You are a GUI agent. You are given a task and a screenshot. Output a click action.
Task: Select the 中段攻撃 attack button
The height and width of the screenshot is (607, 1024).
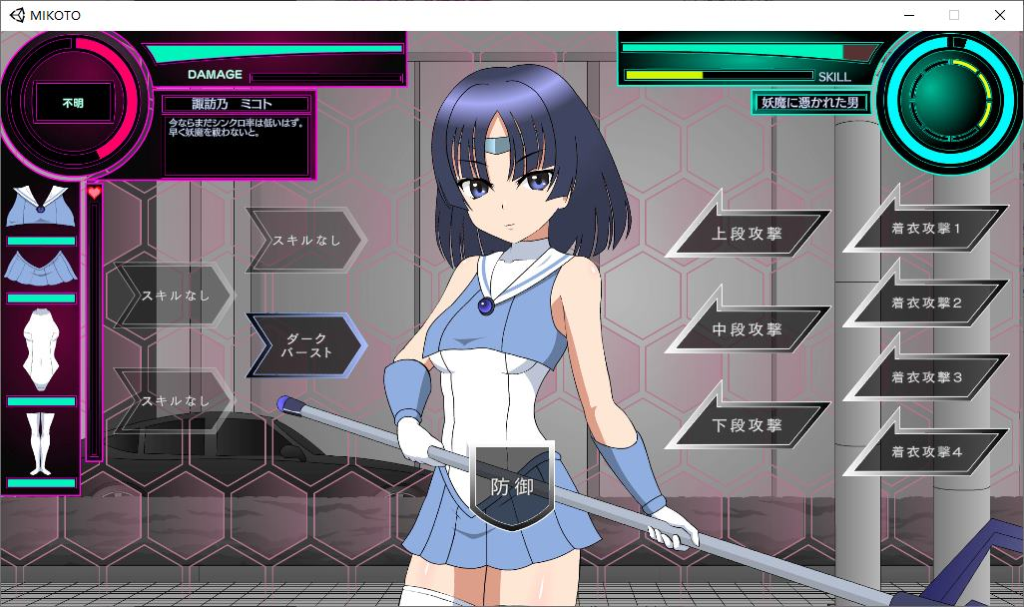click(x=748, y=329)
